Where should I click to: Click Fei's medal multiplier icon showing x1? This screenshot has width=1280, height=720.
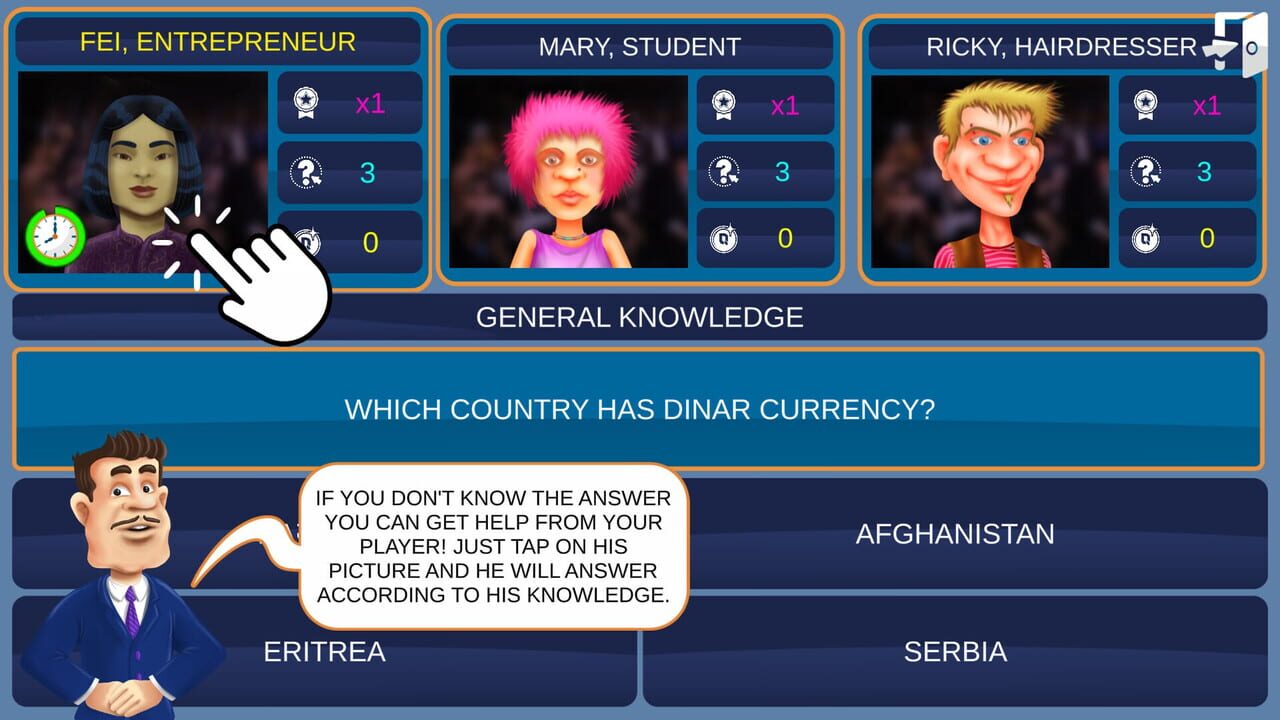point(304,102)
